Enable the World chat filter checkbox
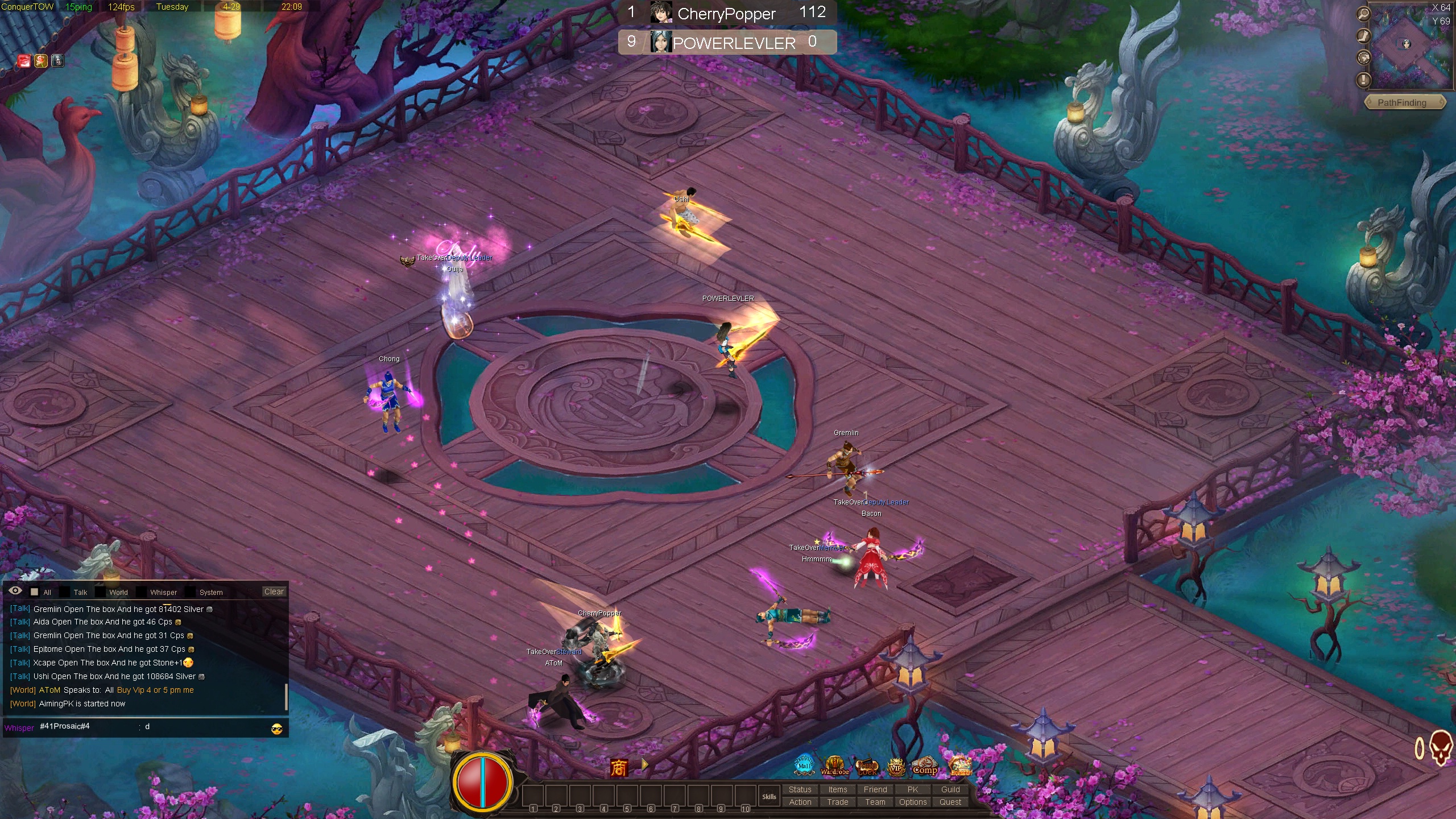Image resolution: width=1456 pixels, height=819 pixels. 101,592
